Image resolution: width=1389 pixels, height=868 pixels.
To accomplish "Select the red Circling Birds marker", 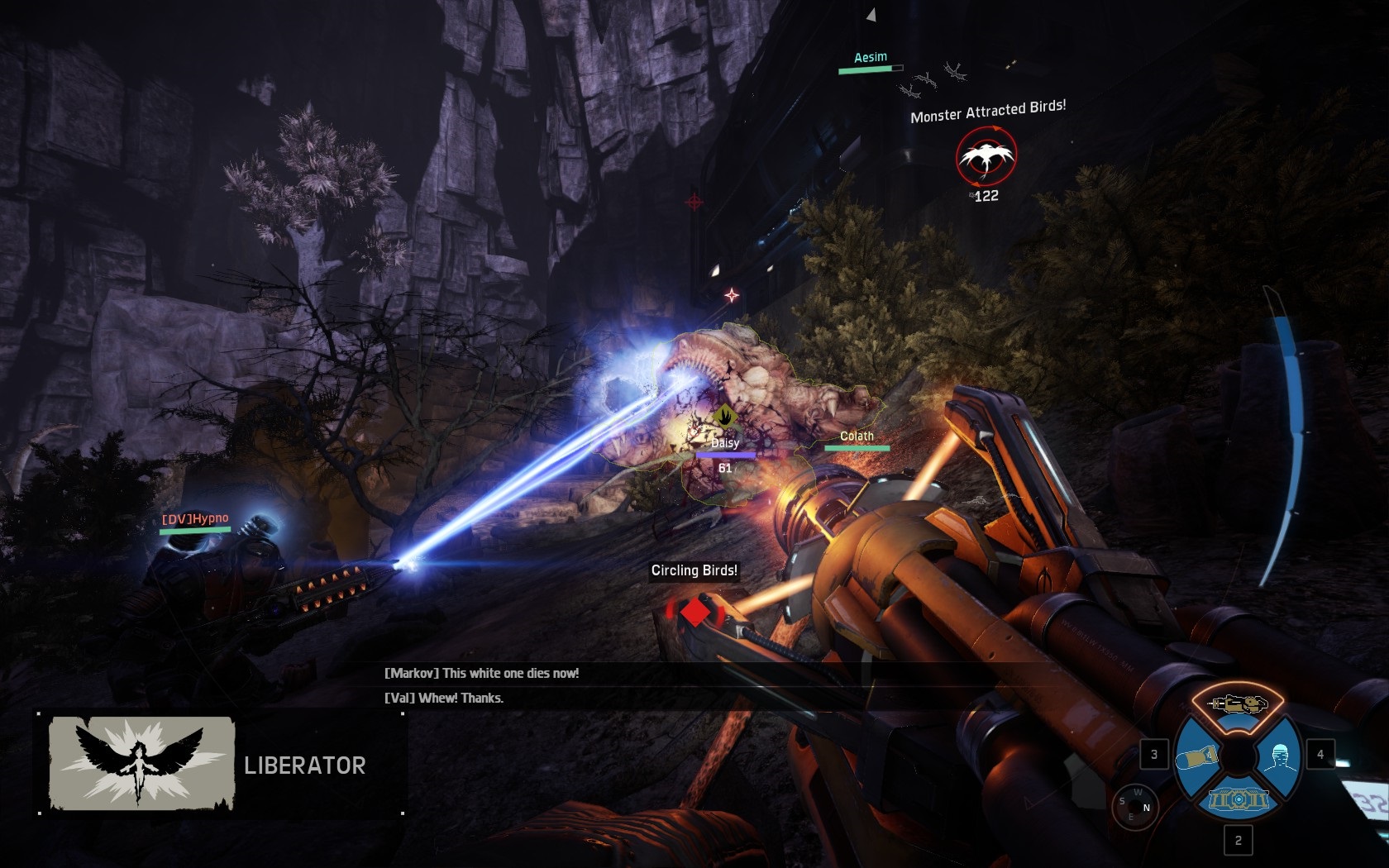I will pos(695,613).
